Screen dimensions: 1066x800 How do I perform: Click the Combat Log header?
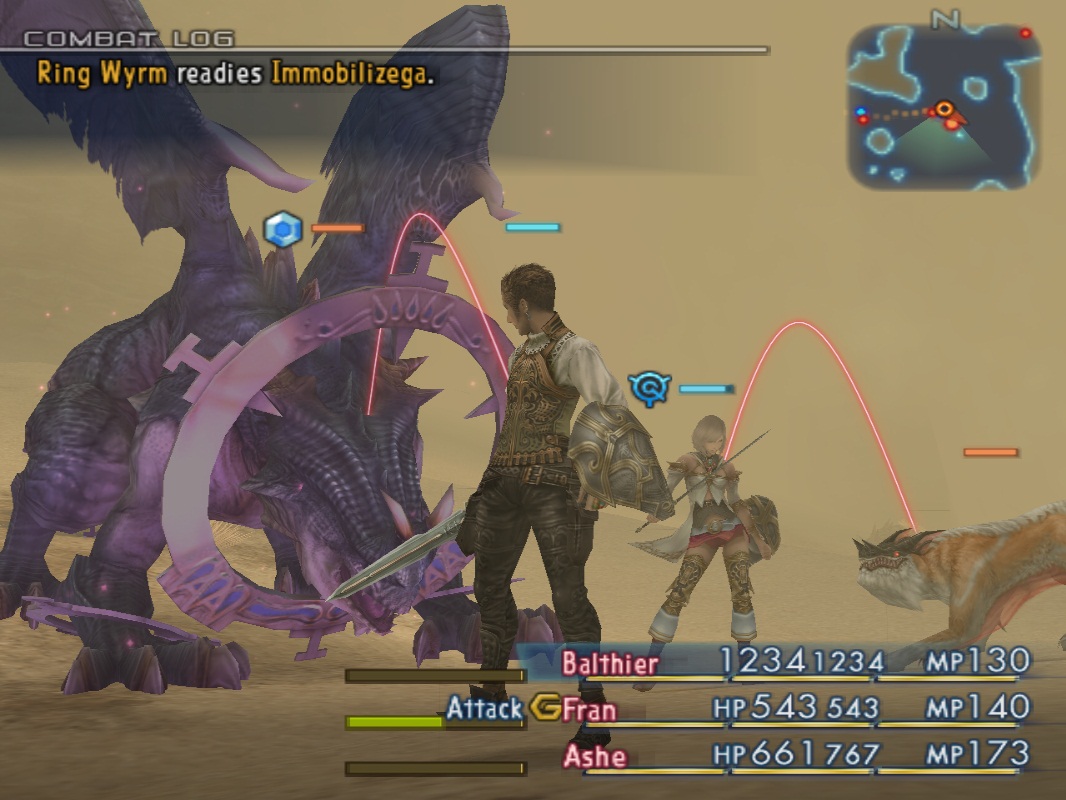[128, 39]
